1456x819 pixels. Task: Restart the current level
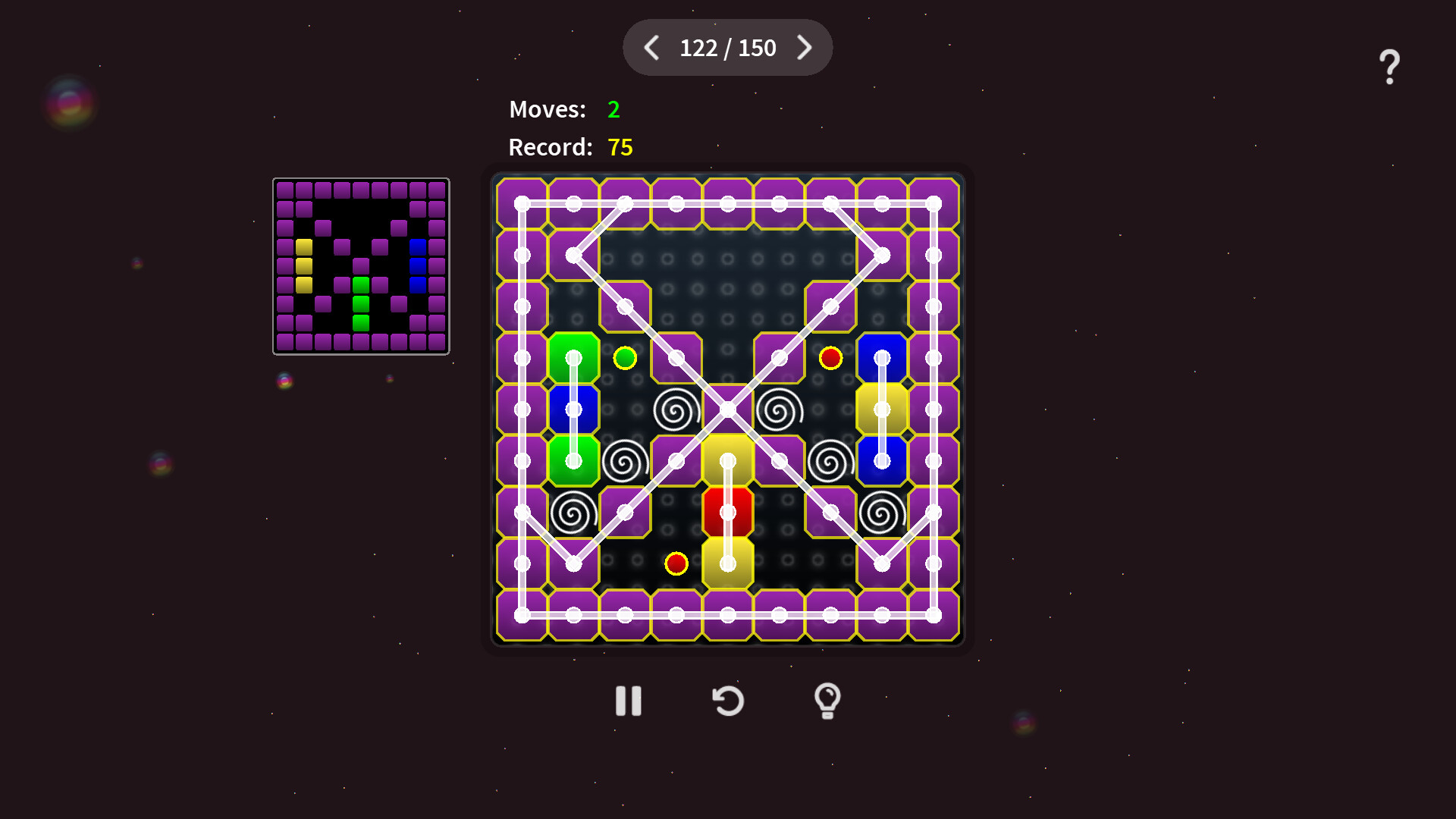coord(728,701)
